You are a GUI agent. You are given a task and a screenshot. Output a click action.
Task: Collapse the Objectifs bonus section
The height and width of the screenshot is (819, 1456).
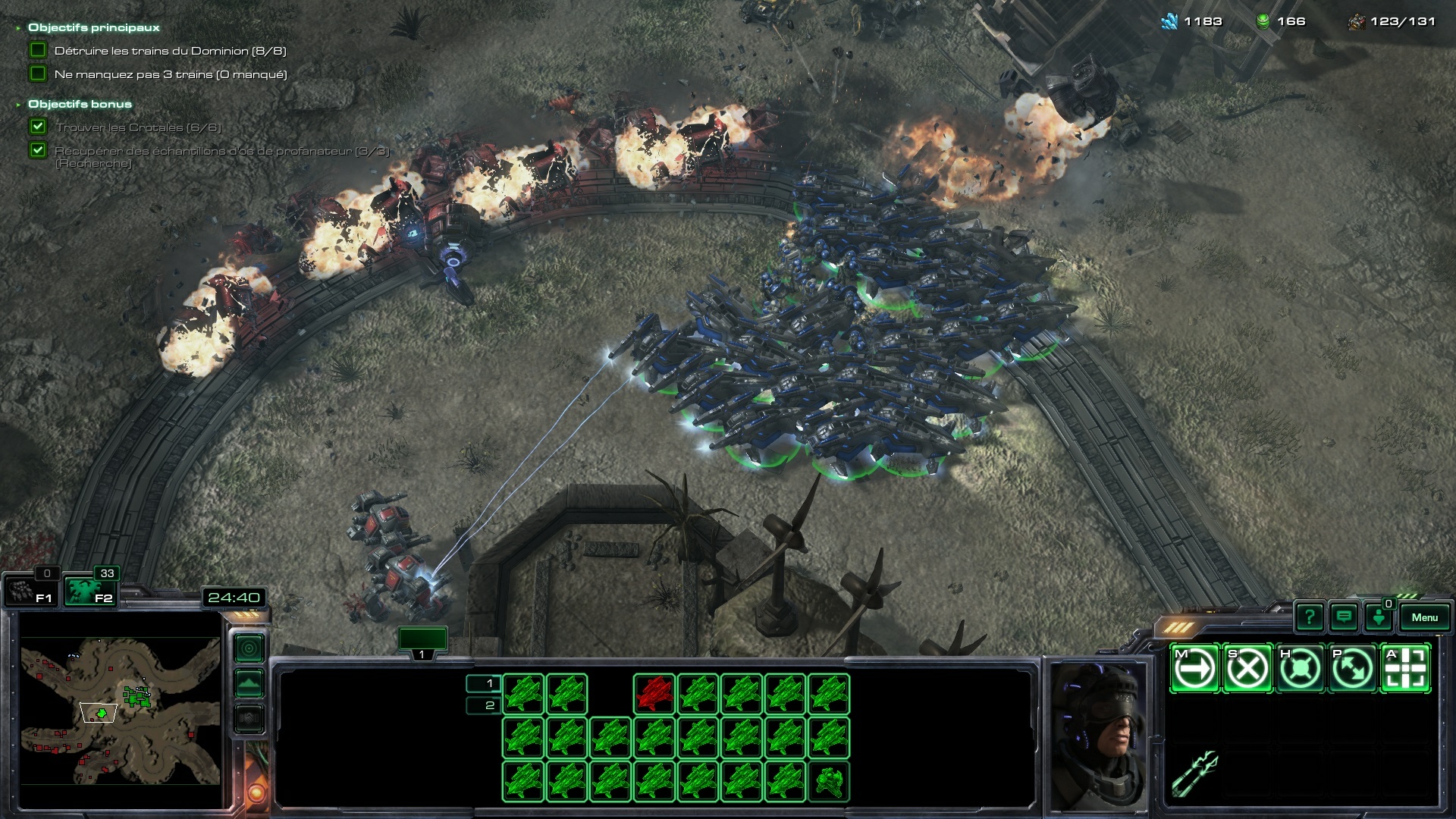[x=18, y=105]
